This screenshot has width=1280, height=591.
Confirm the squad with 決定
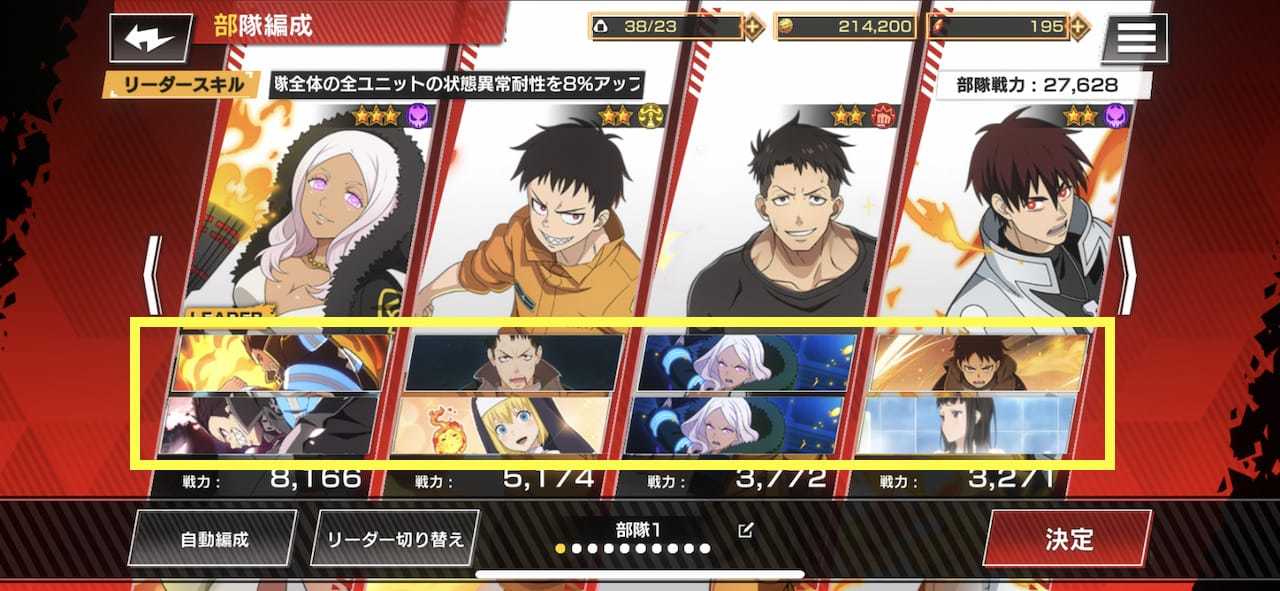point(1068,539)
